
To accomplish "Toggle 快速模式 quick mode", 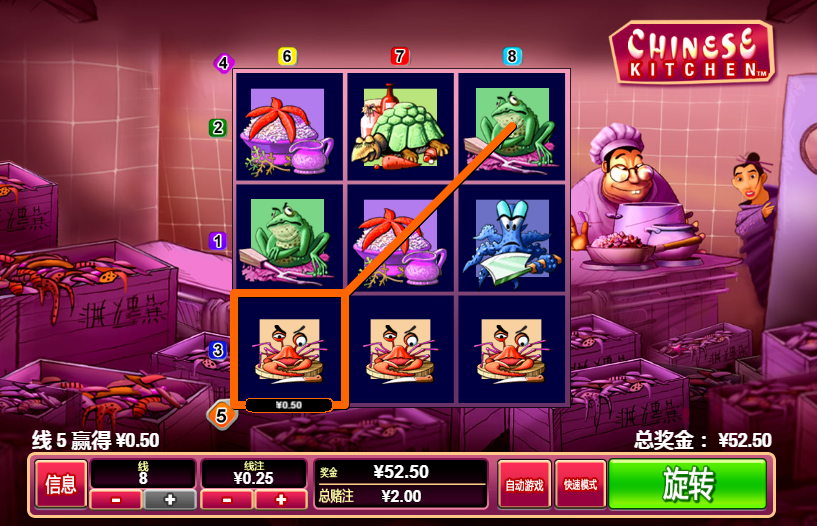I will tap(580, 485).
